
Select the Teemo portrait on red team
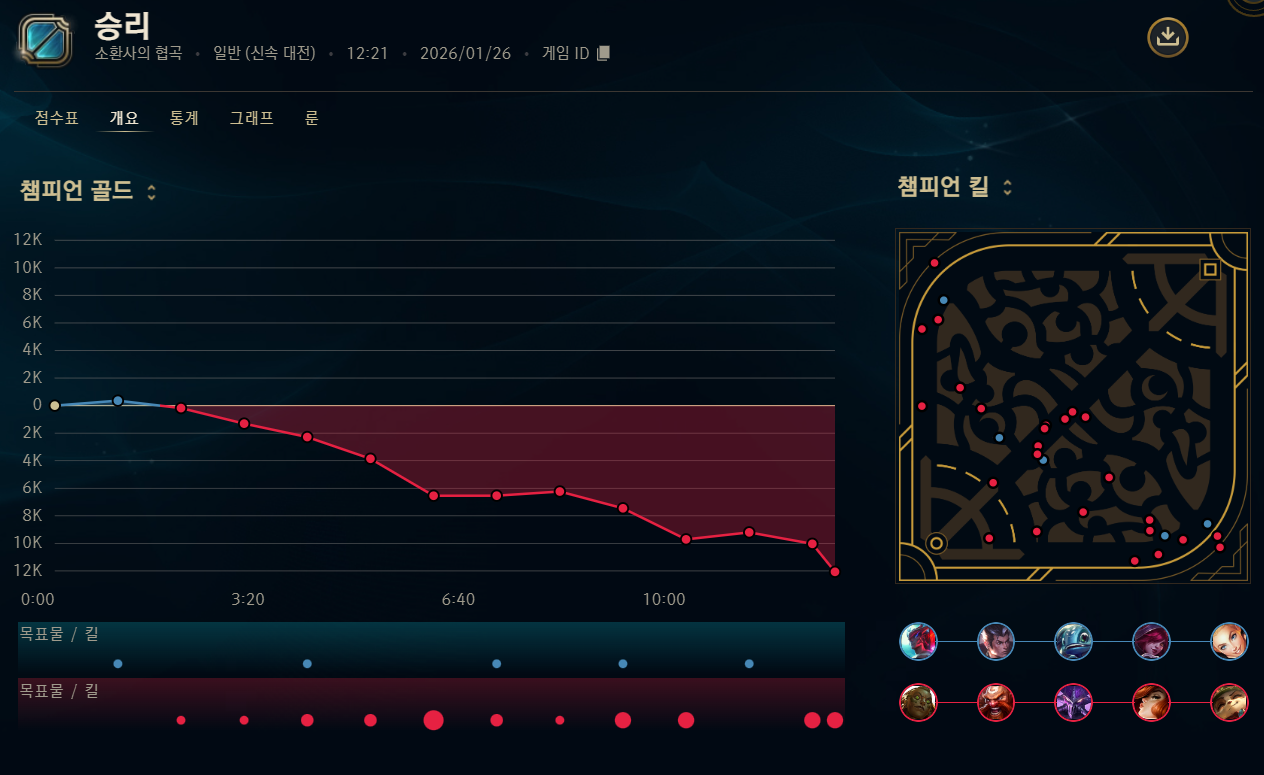1229,702
